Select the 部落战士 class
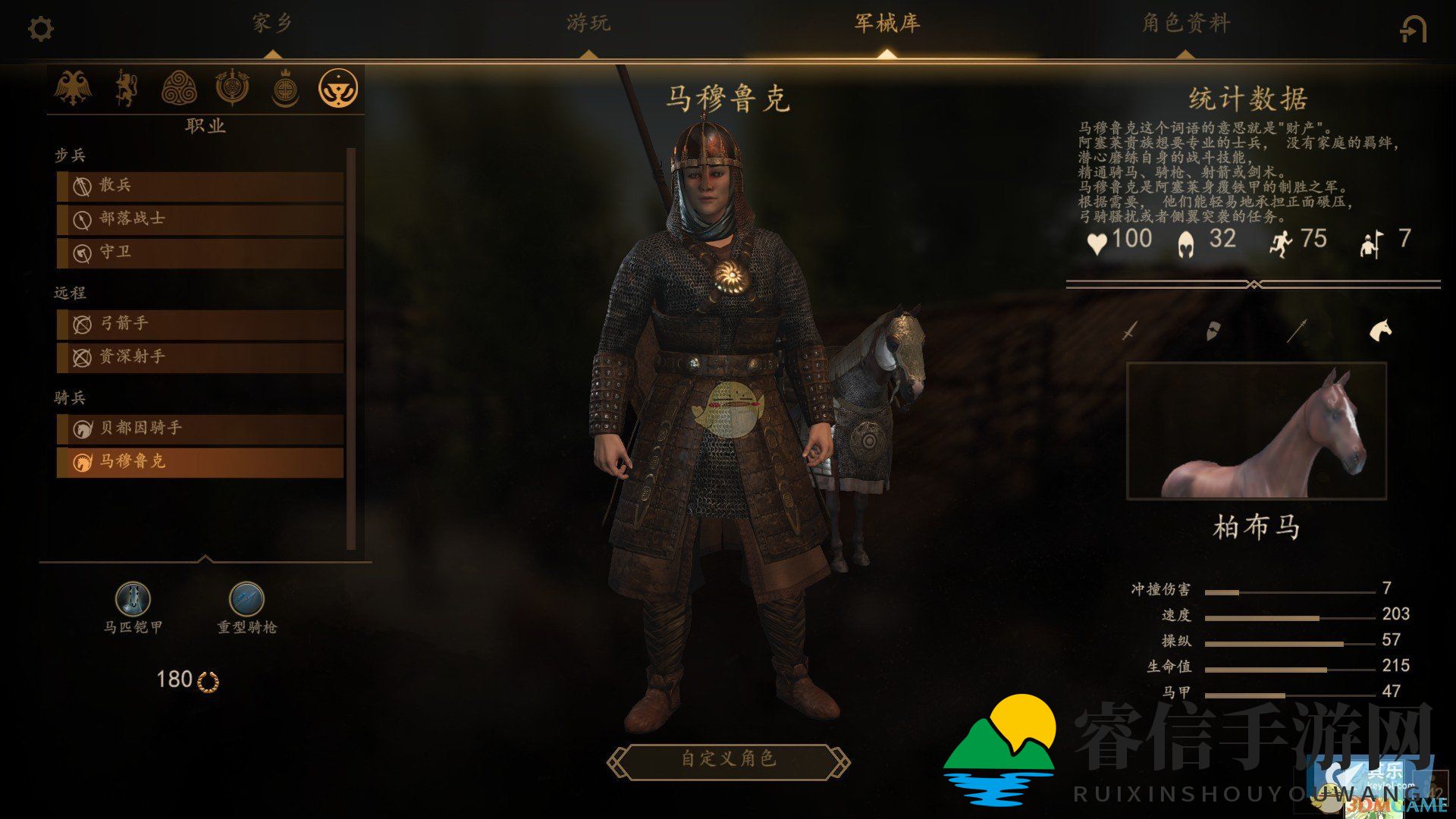 pyautogui.click(x=200, y=219)
